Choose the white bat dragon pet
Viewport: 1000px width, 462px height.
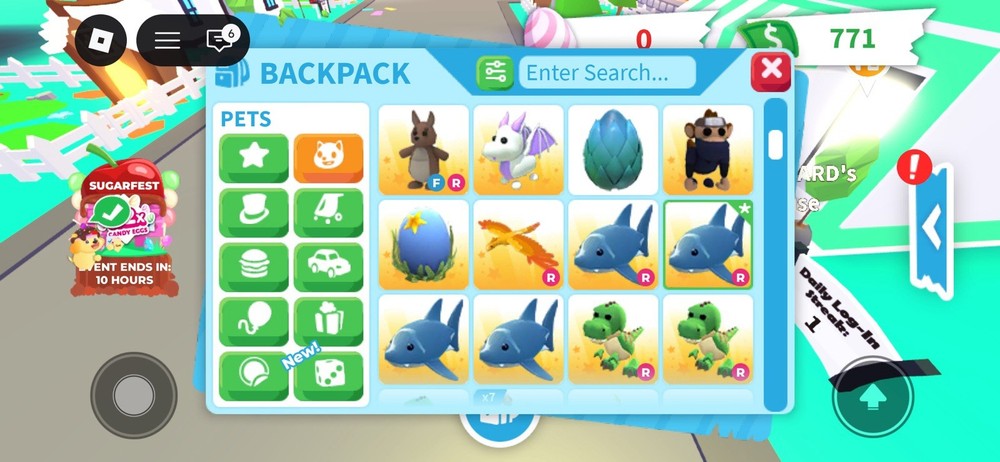point(518,150)
